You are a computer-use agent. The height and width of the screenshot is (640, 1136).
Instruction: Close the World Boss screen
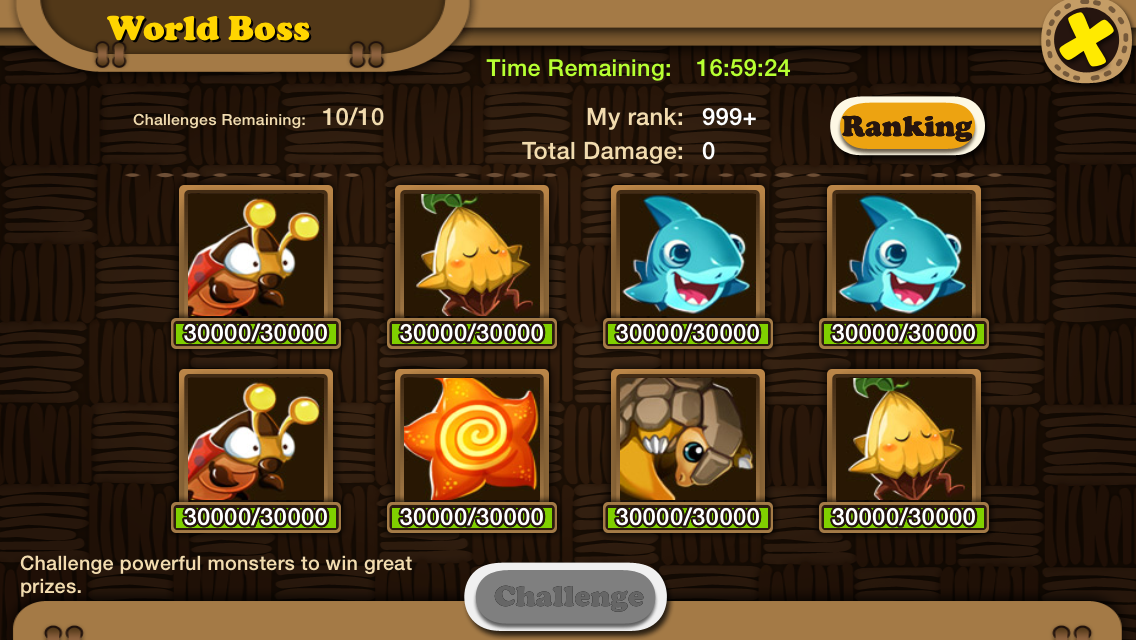tap(1086, 40)
